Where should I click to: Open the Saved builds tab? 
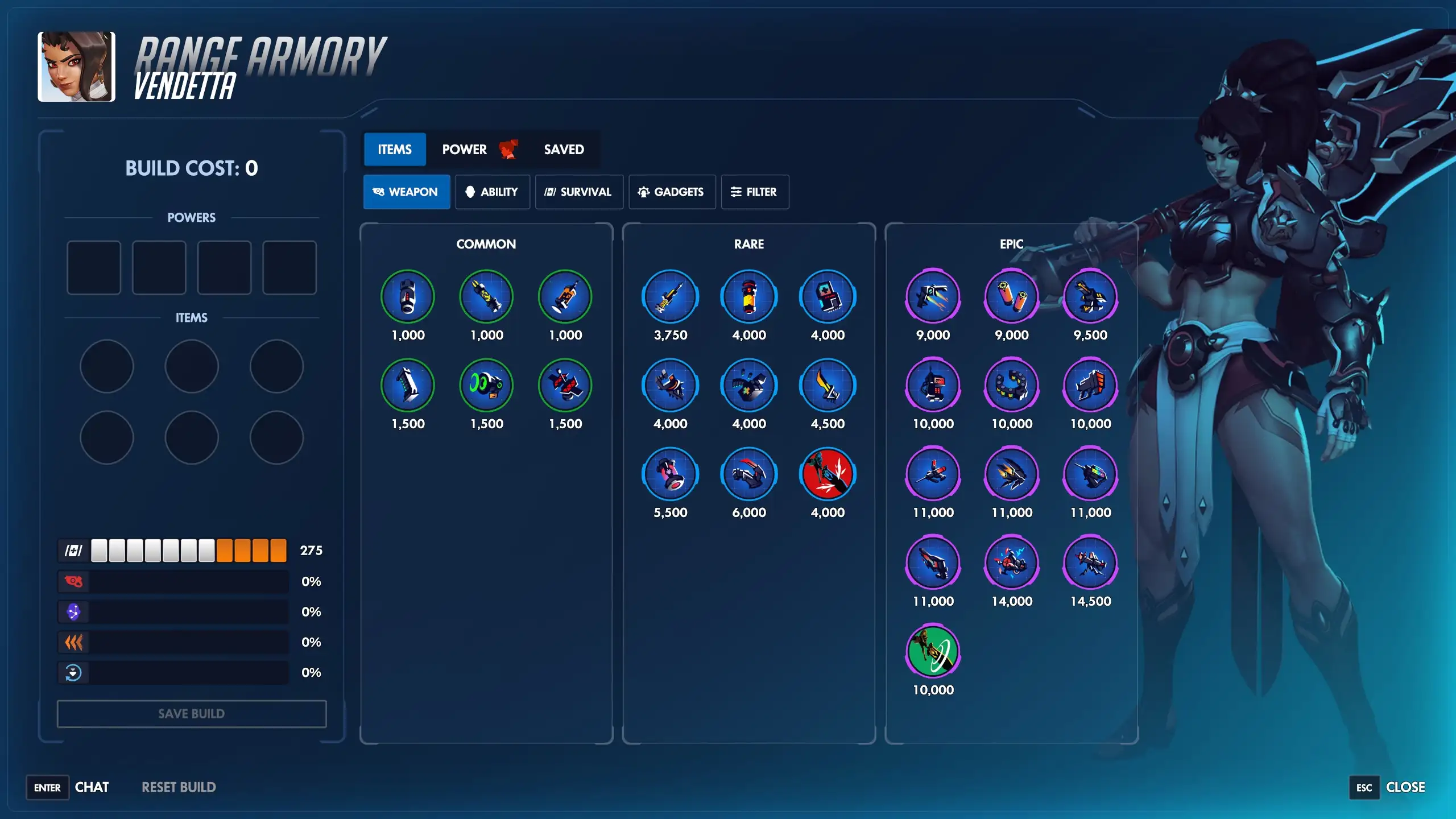(564, 149)
